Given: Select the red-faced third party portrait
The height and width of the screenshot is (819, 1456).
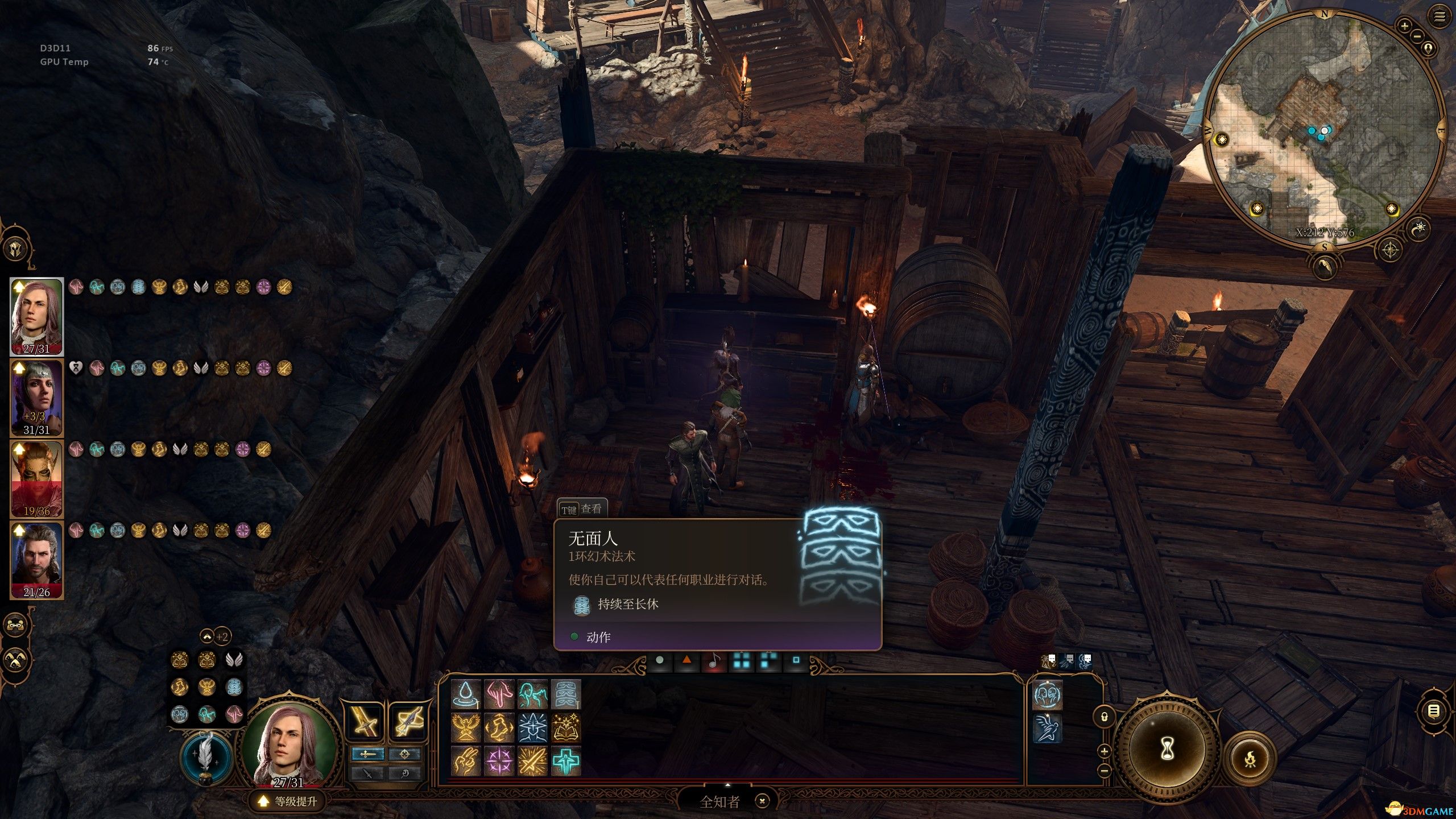Looking at the screenshot, I should [x=36, y=478].
